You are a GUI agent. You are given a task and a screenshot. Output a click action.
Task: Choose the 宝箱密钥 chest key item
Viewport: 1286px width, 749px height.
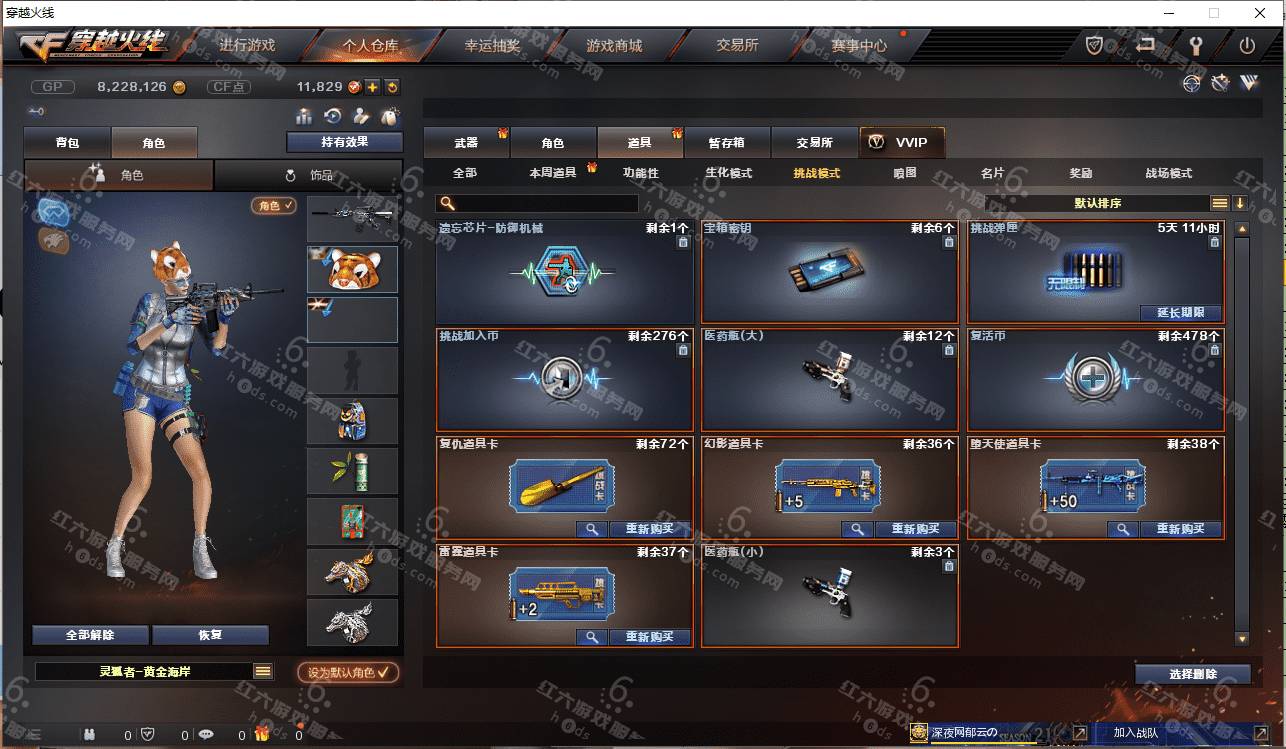829,271
